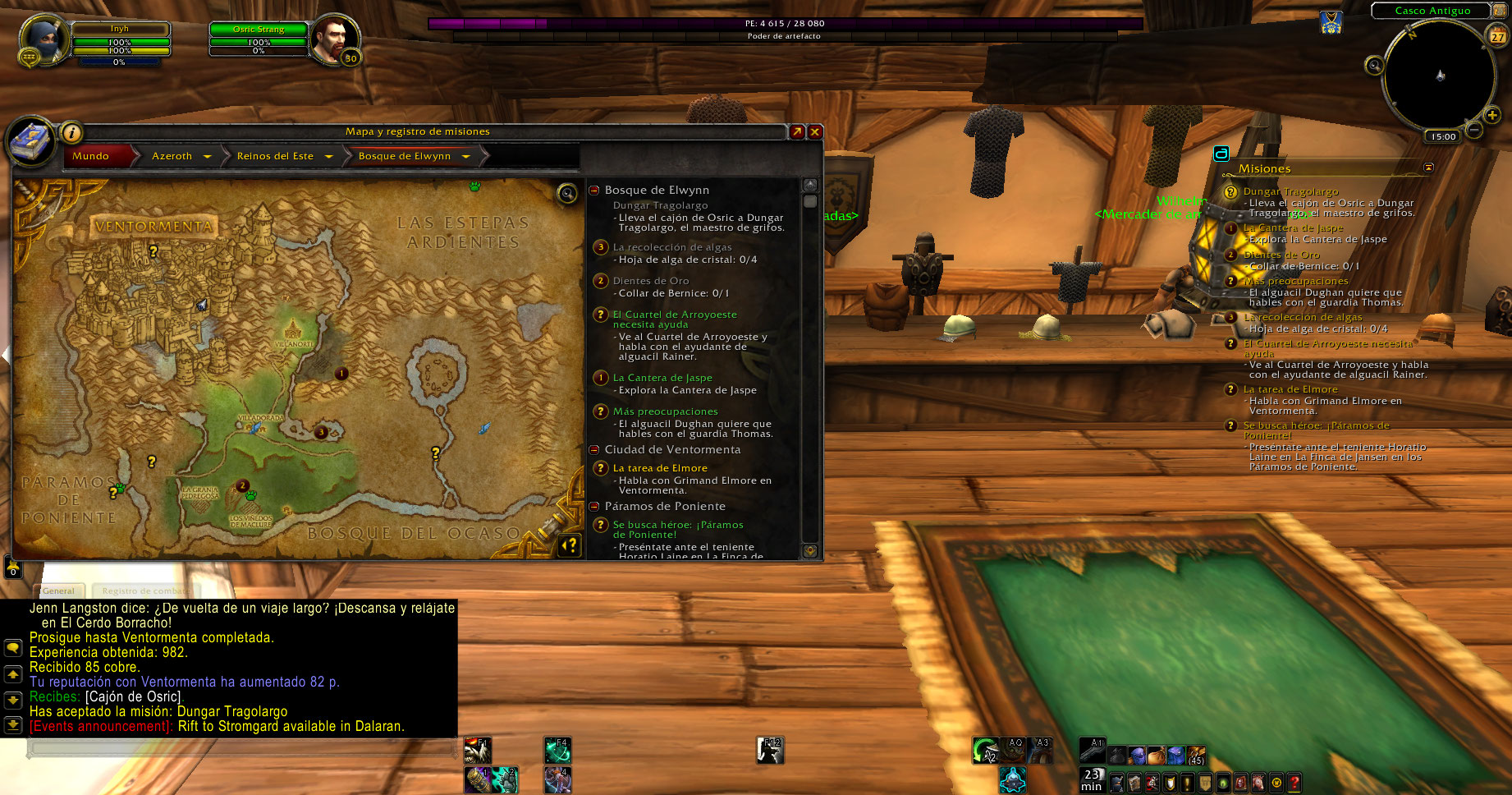The width and height of the screenshot is (1512, 795).
Task: Maximize the map window with arrow button
Action: (x=797, y=131)
